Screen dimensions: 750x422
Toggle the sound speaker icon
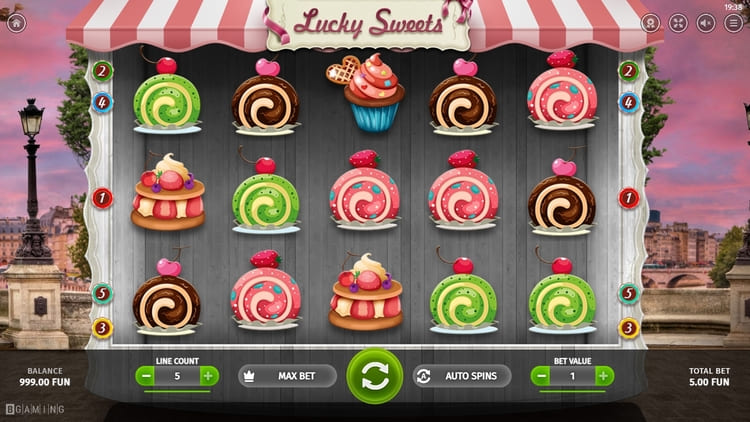(706, 22)
